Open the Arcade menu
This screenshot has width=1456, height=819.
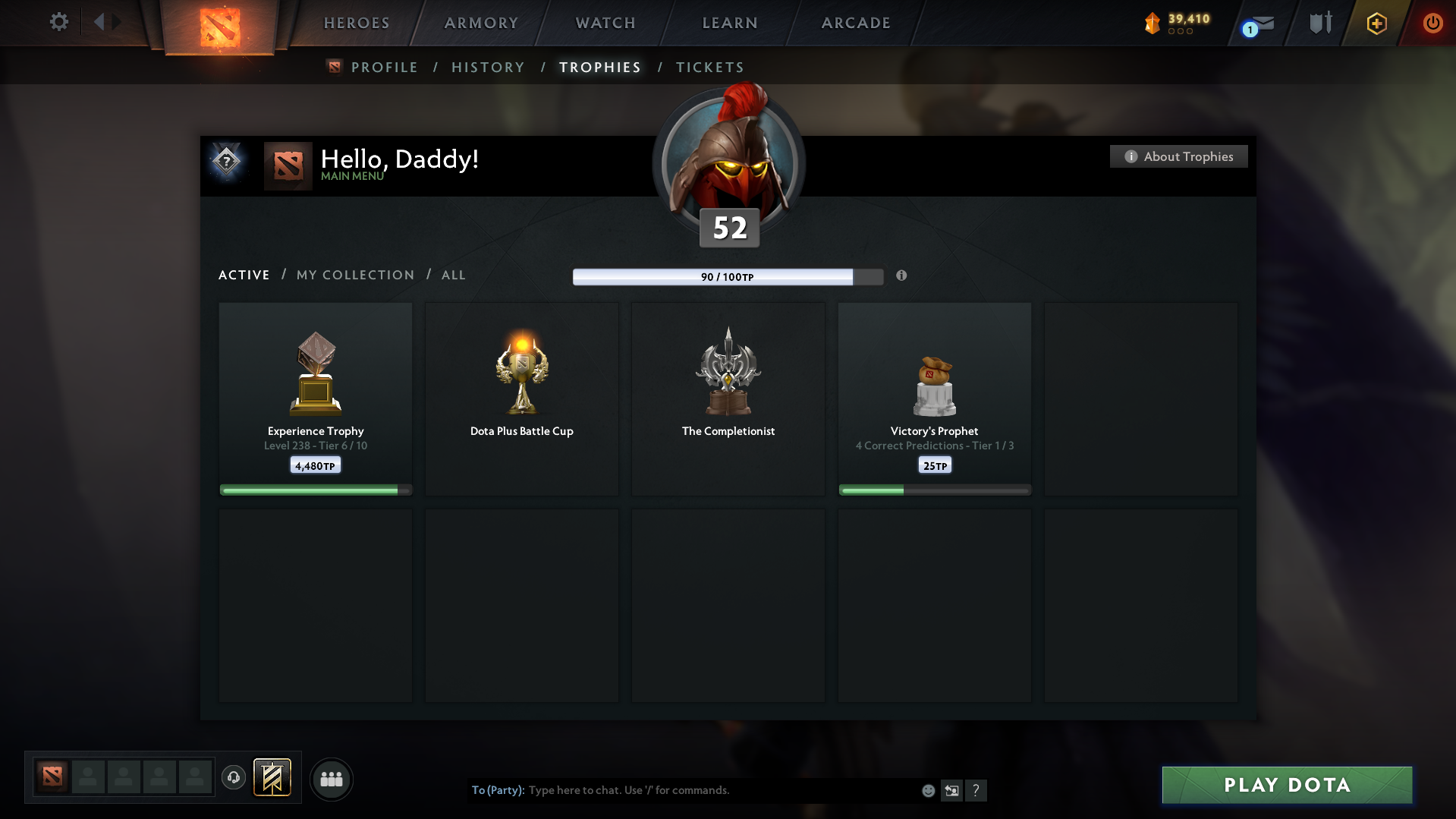click(x=856, y=23)
